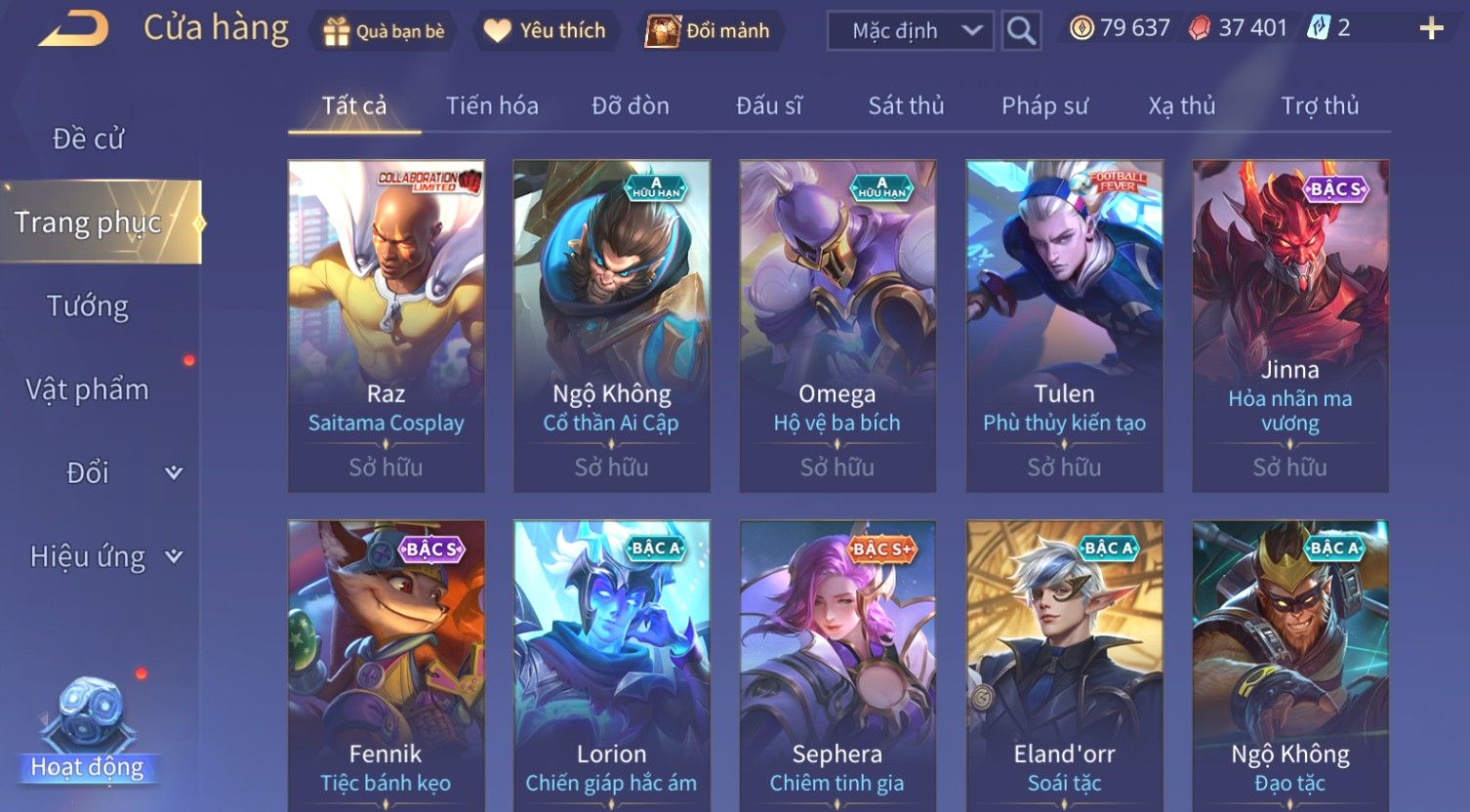Filter by Pháp sư skins

pos(1044,105)
